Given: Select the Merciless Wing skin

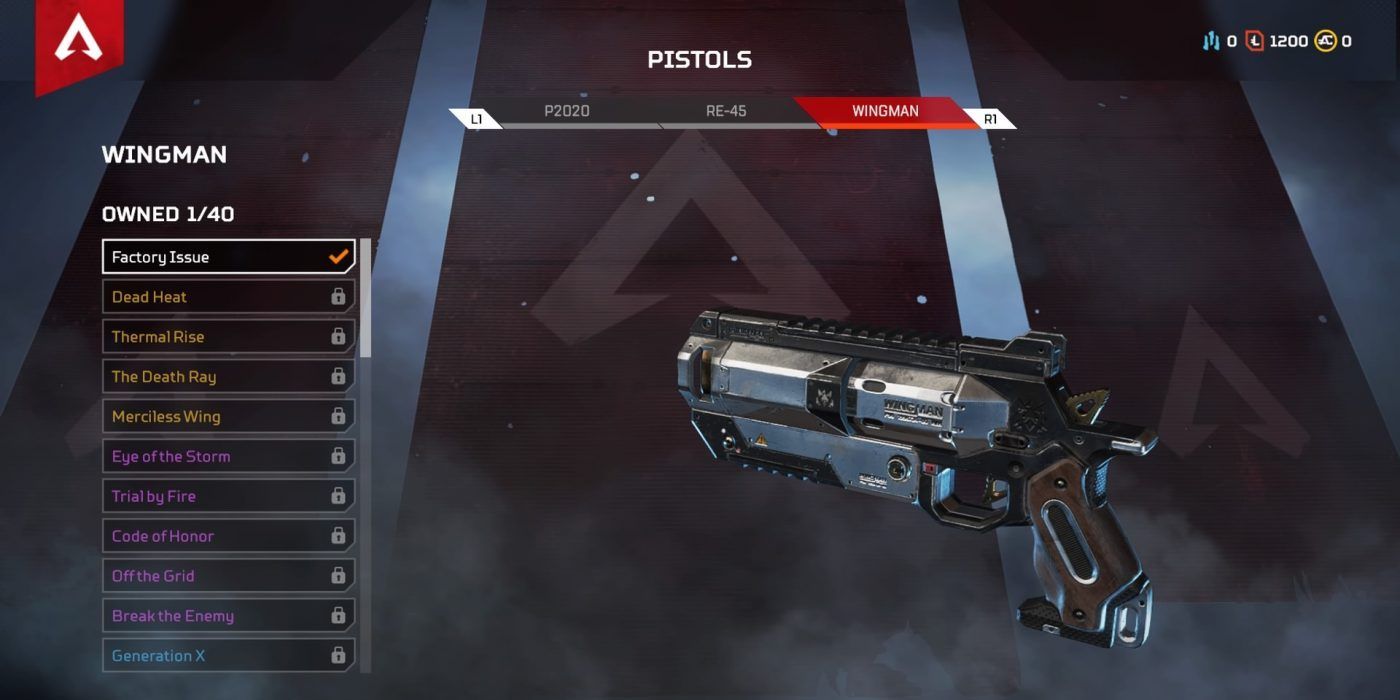Looking at the screenshot, I should 228,417.
